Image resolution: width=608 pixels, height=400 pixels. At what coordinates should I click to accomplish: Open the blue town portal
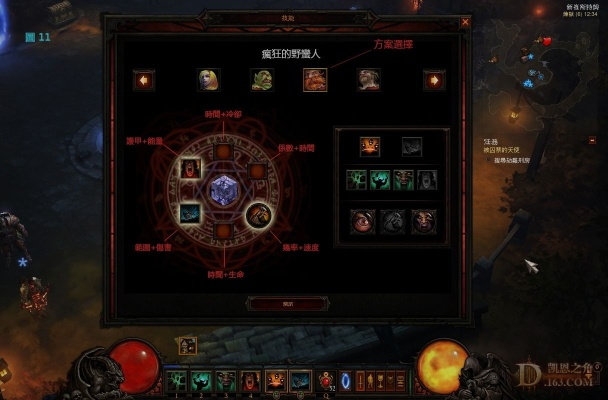(x=347, y=380)
